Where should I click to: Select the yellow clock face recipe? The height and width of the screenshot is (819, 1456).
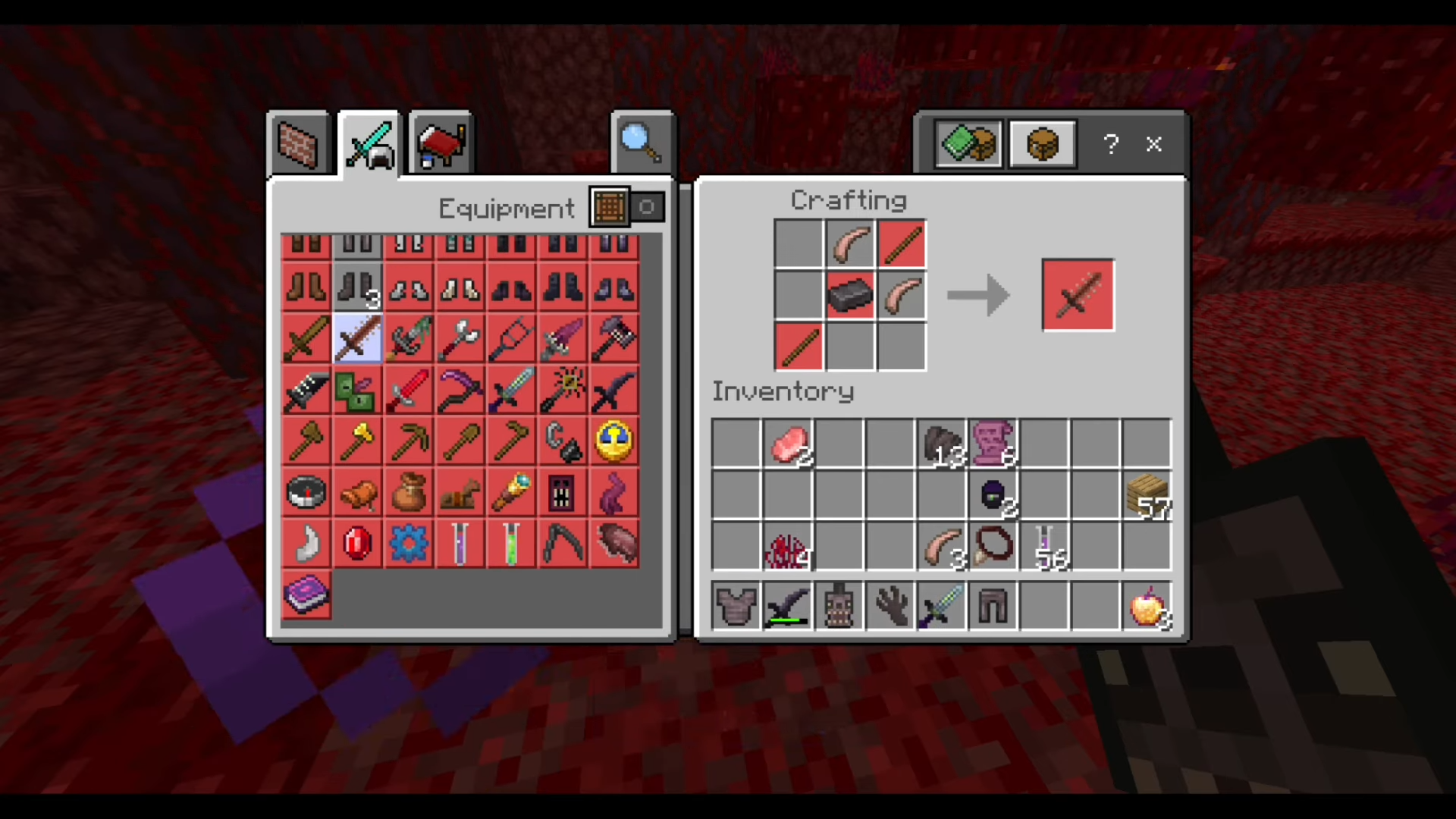[613, 441]
